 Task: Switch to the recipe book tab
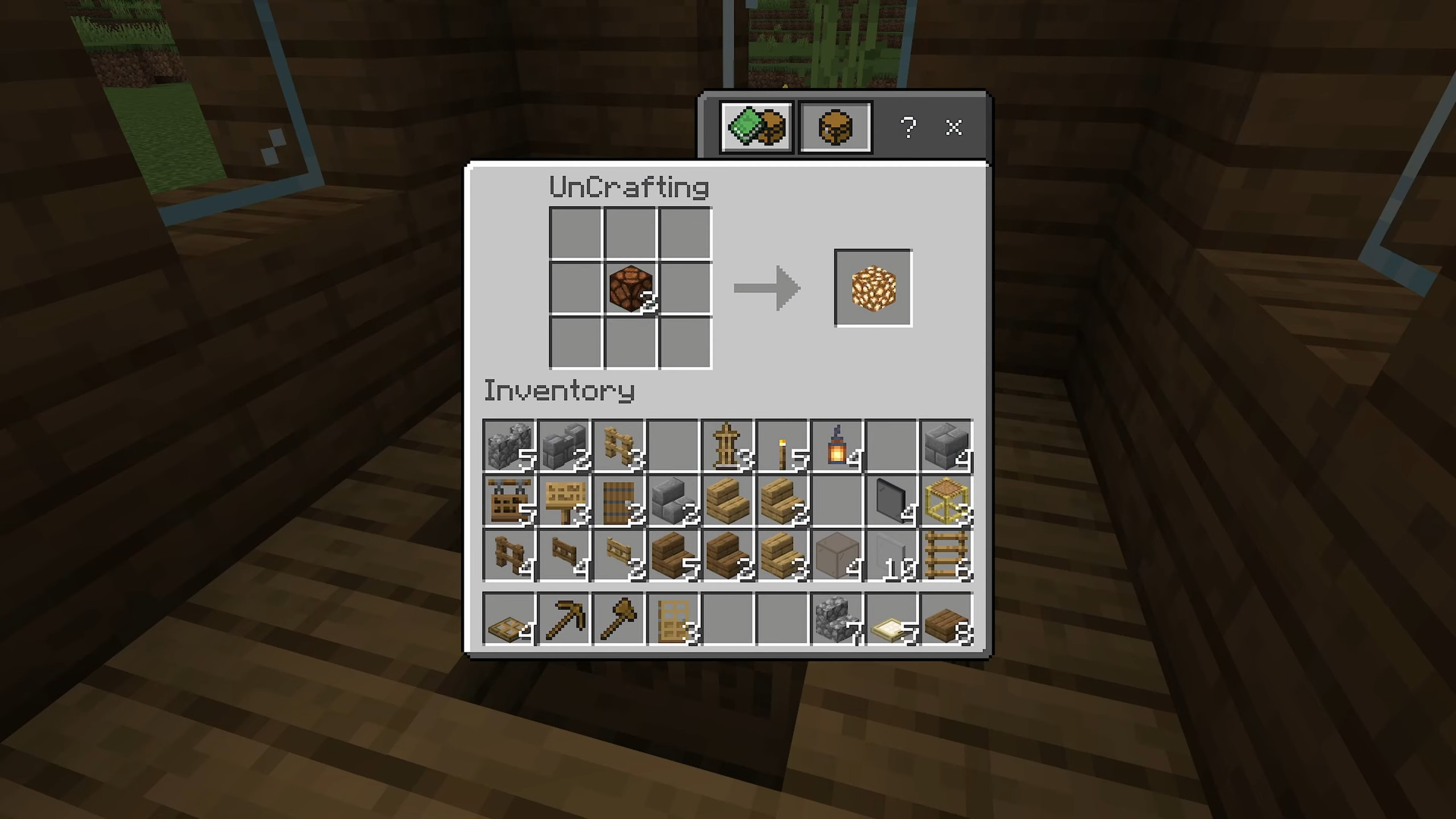[x=756, y=127]
